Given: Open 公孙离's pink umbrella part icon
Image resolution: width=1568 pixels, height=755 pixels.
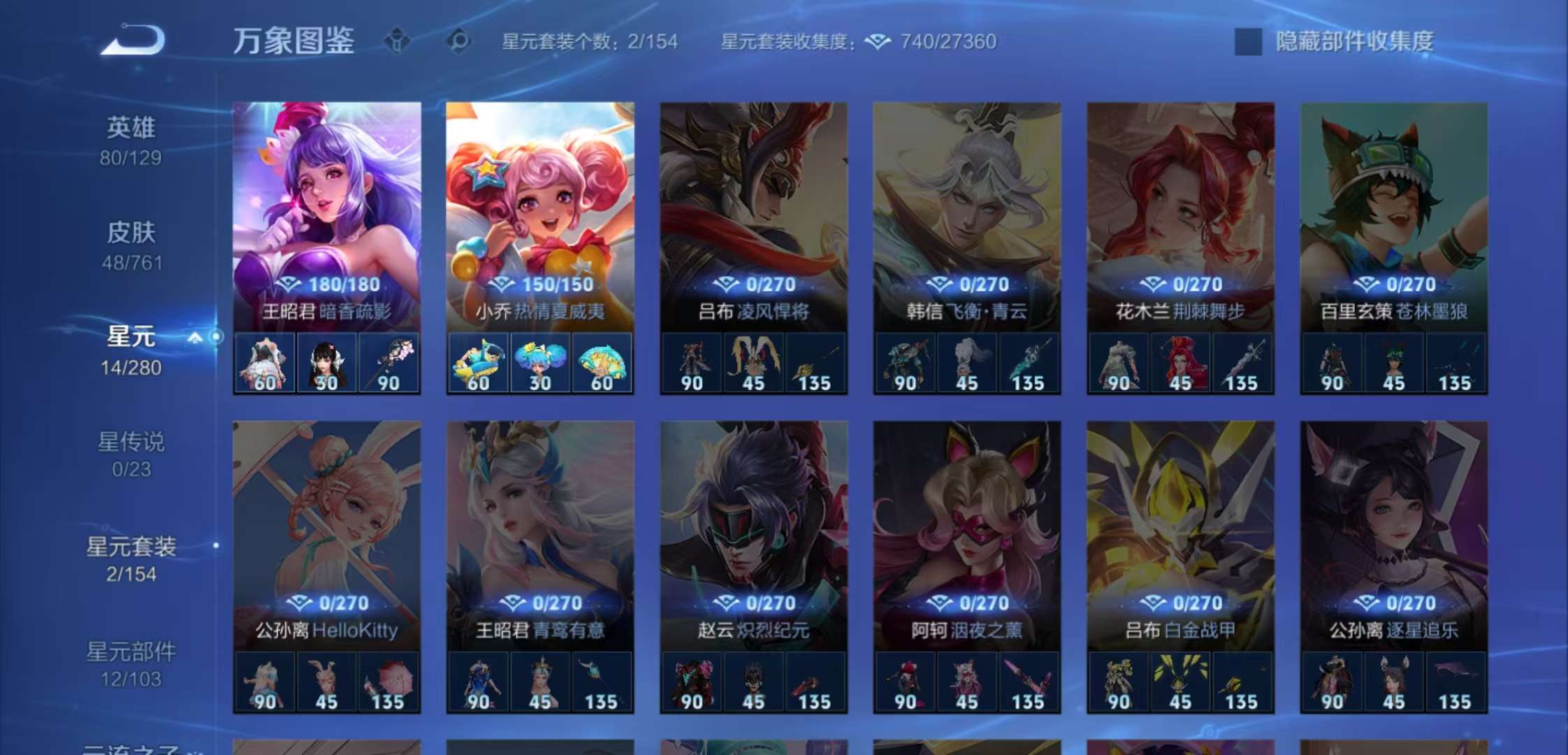Looking at the screenshot, I should [x=389, y=683].
